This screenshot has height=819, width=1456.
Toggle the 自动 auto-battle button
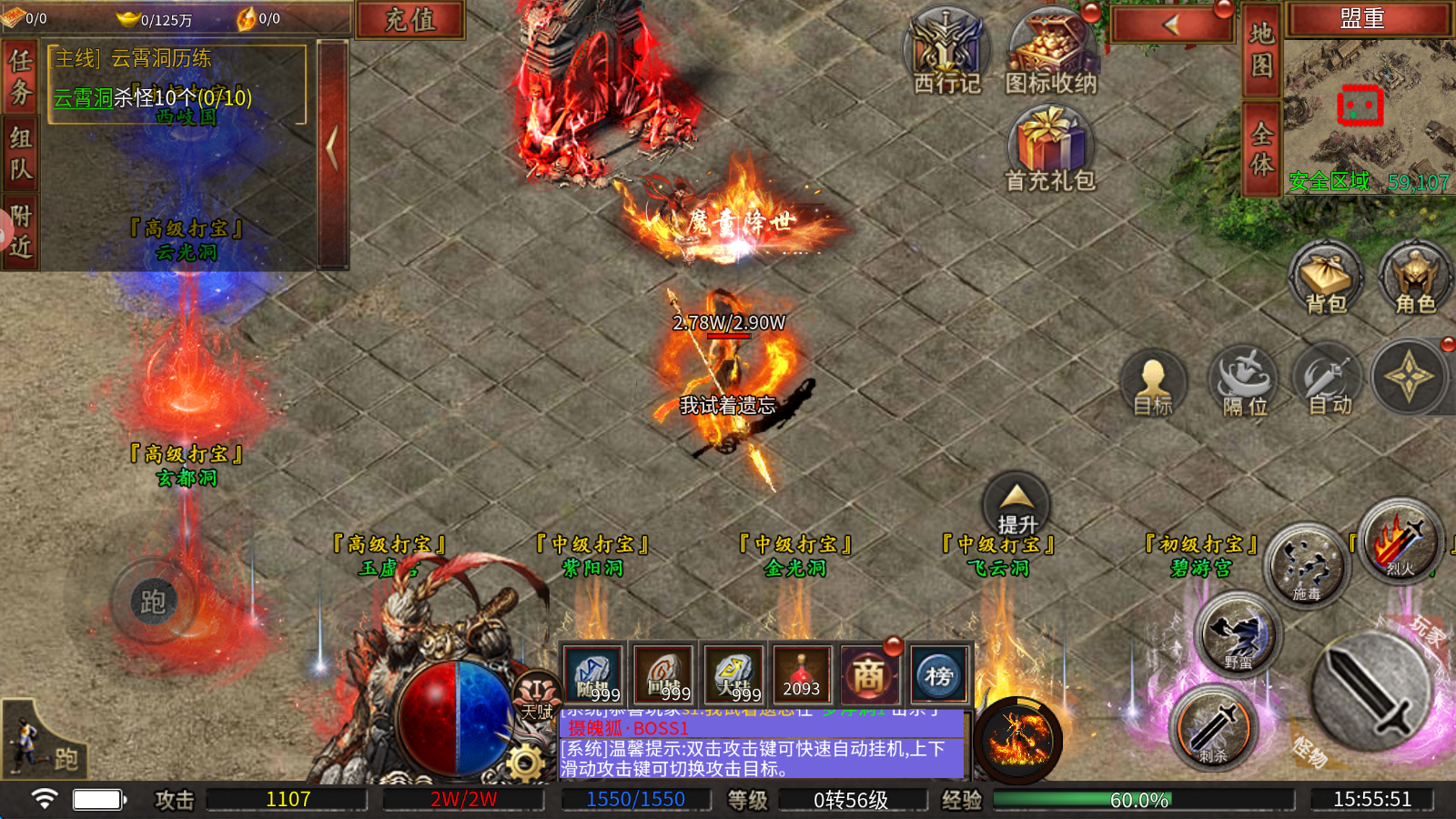[x=1329, y=380]
